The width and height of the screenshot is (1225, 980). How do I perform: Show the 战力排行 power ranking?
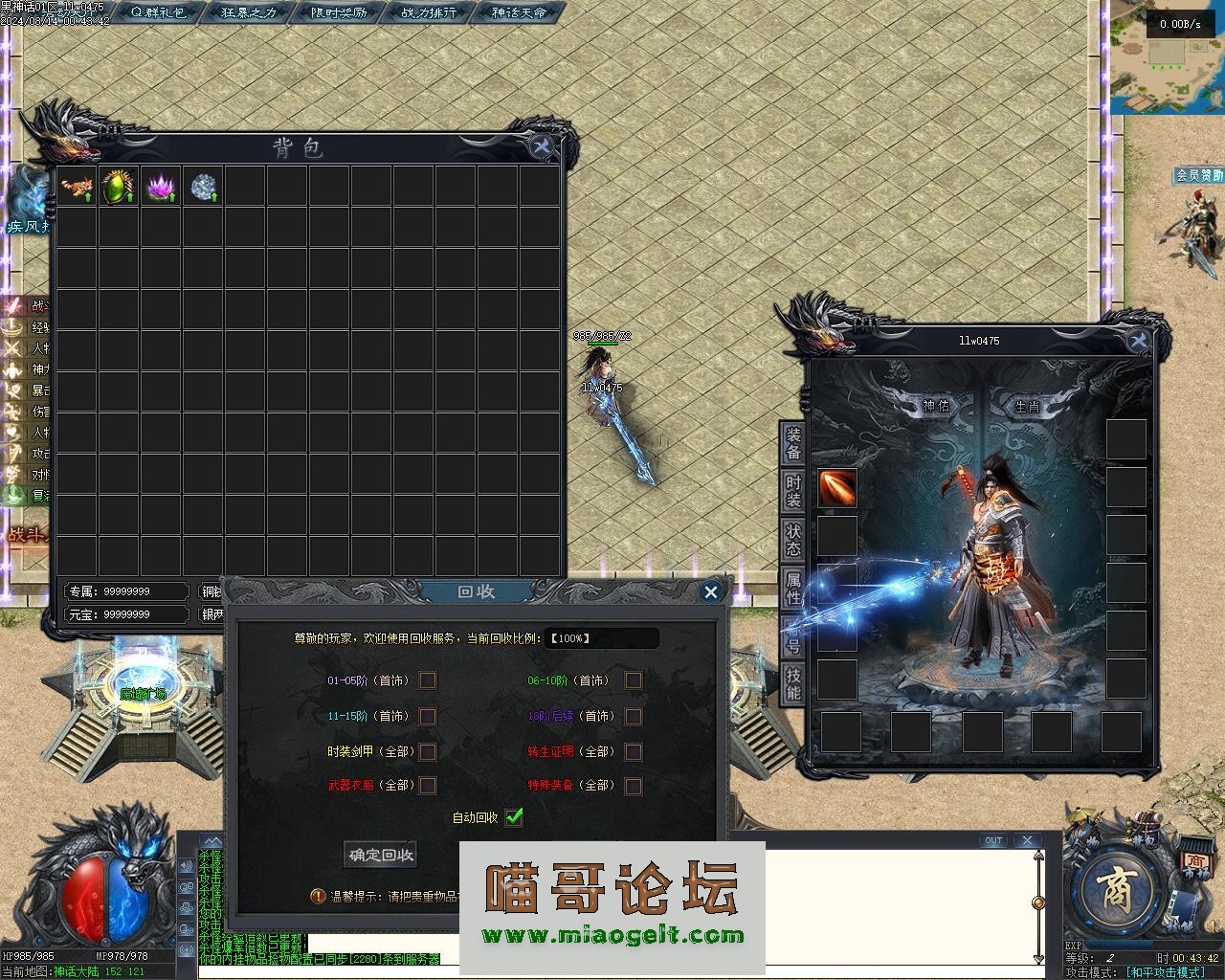click(428, 12)
